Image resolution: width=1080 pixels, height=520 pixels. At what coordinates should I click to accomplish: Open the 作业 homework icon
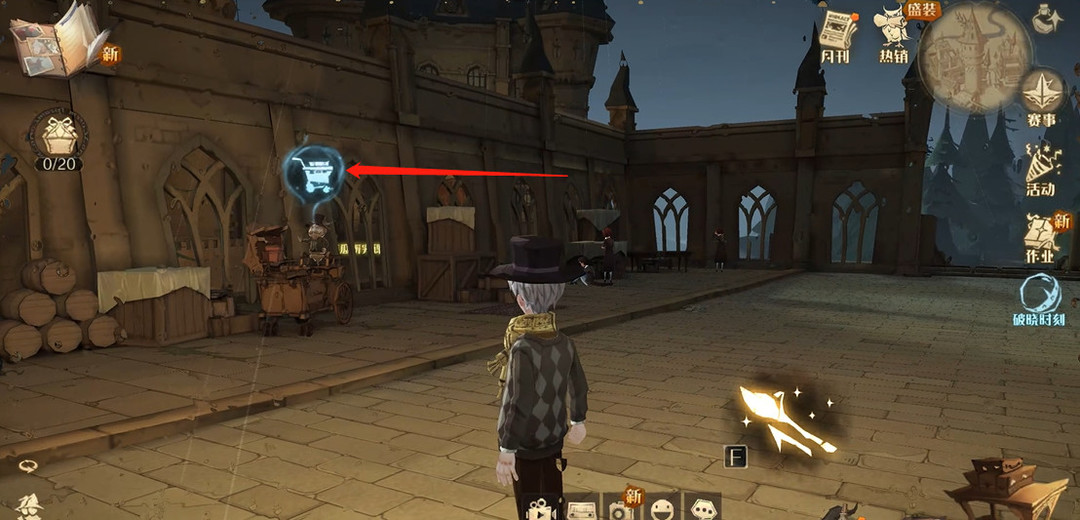1043,238
